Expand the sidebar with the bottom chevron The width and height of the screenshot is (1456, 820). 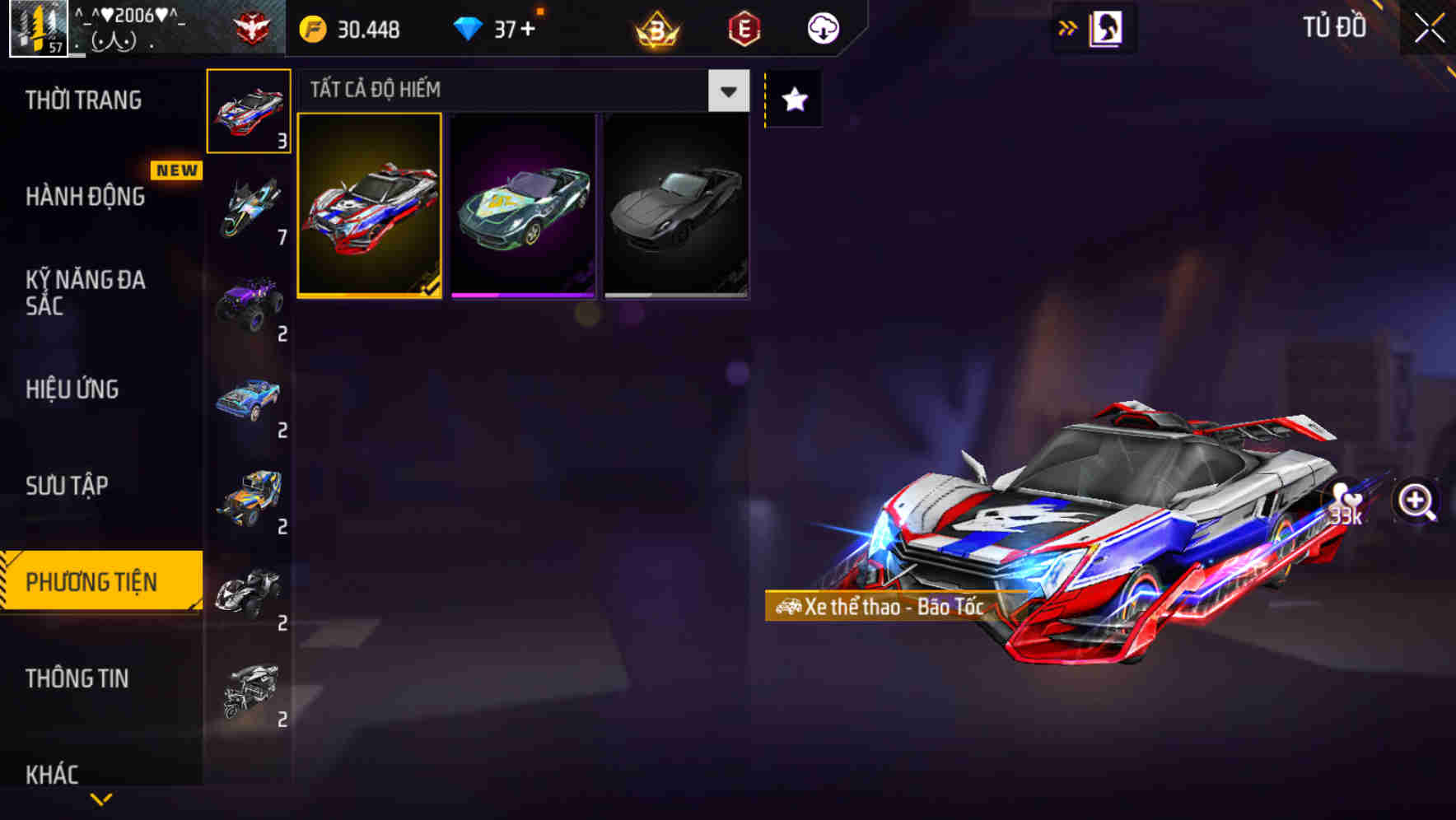(100, 797)
